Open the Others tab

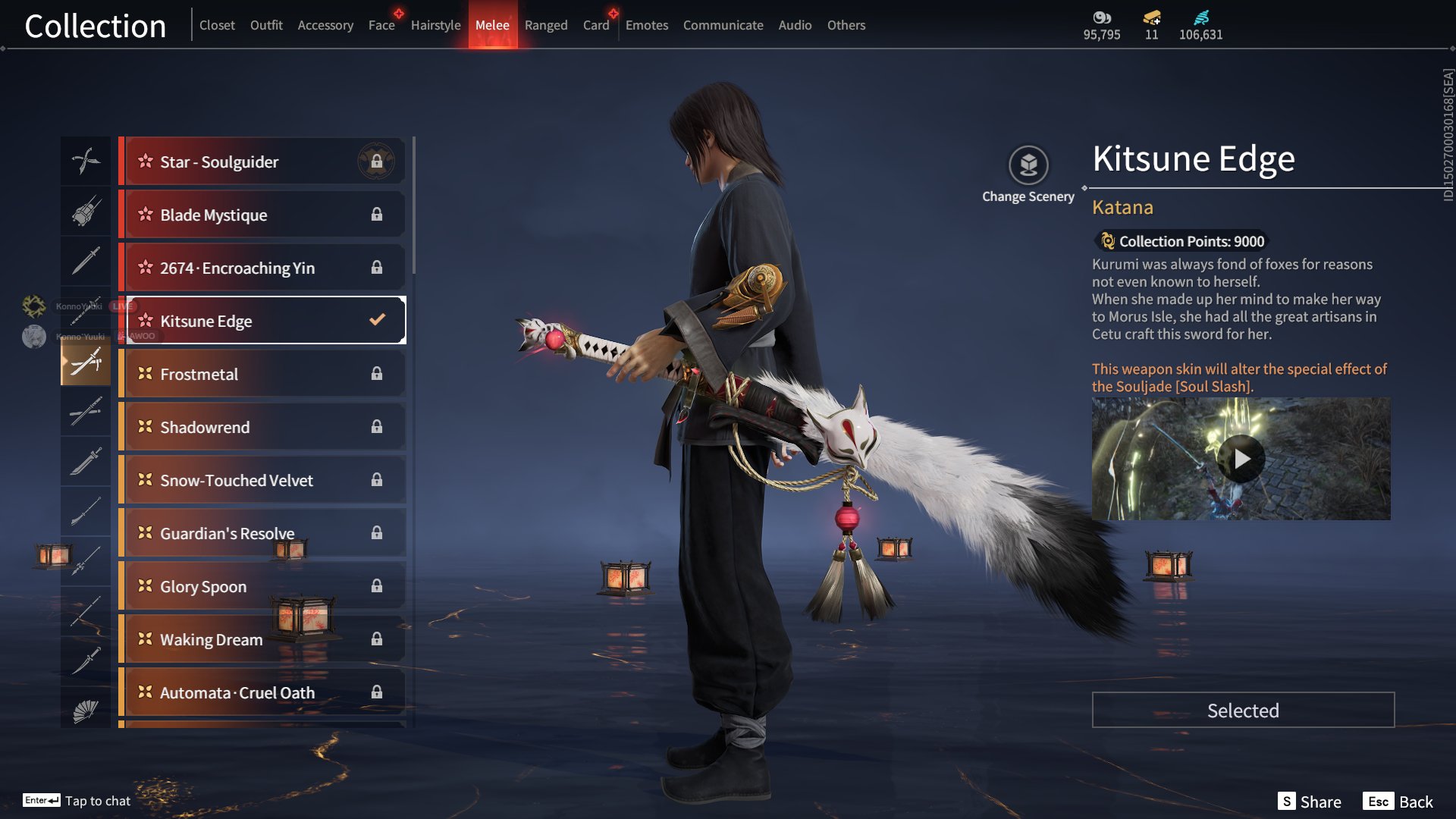tap(846, 25)
